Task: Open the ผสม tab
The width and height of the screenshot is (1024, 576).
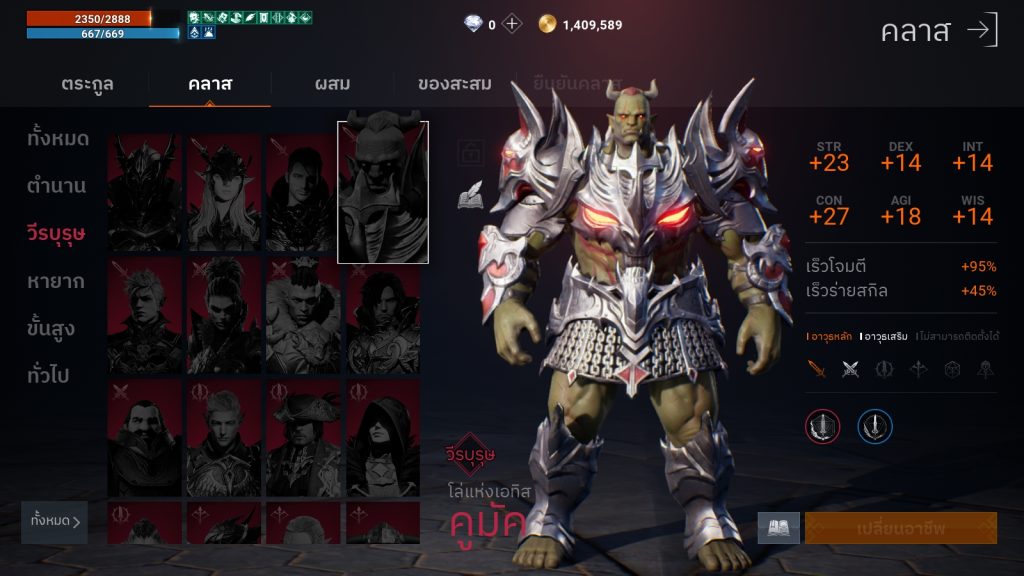Action: click(330, 84)
